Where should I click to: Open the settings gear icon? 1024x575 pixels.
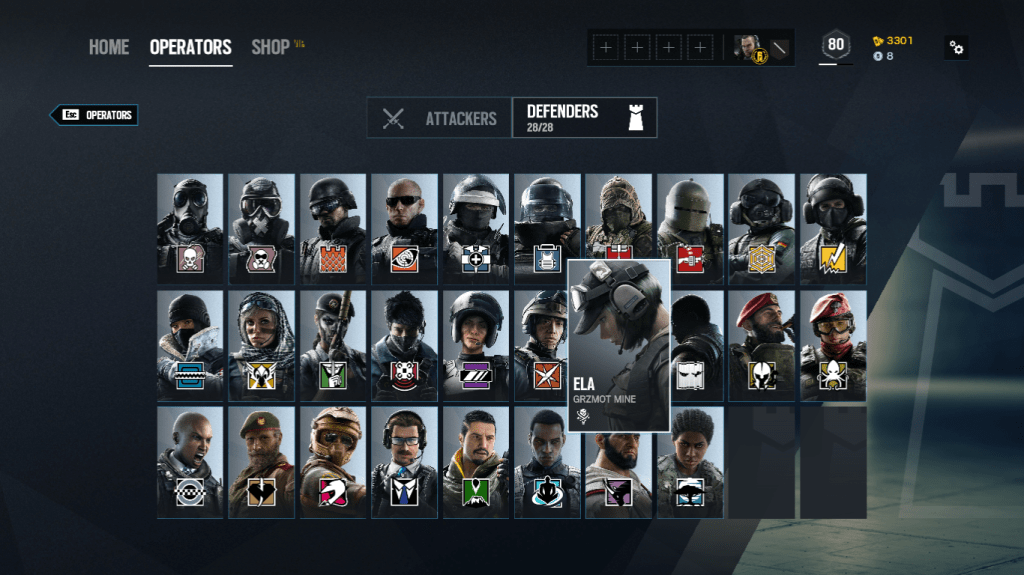coord(956,47)
